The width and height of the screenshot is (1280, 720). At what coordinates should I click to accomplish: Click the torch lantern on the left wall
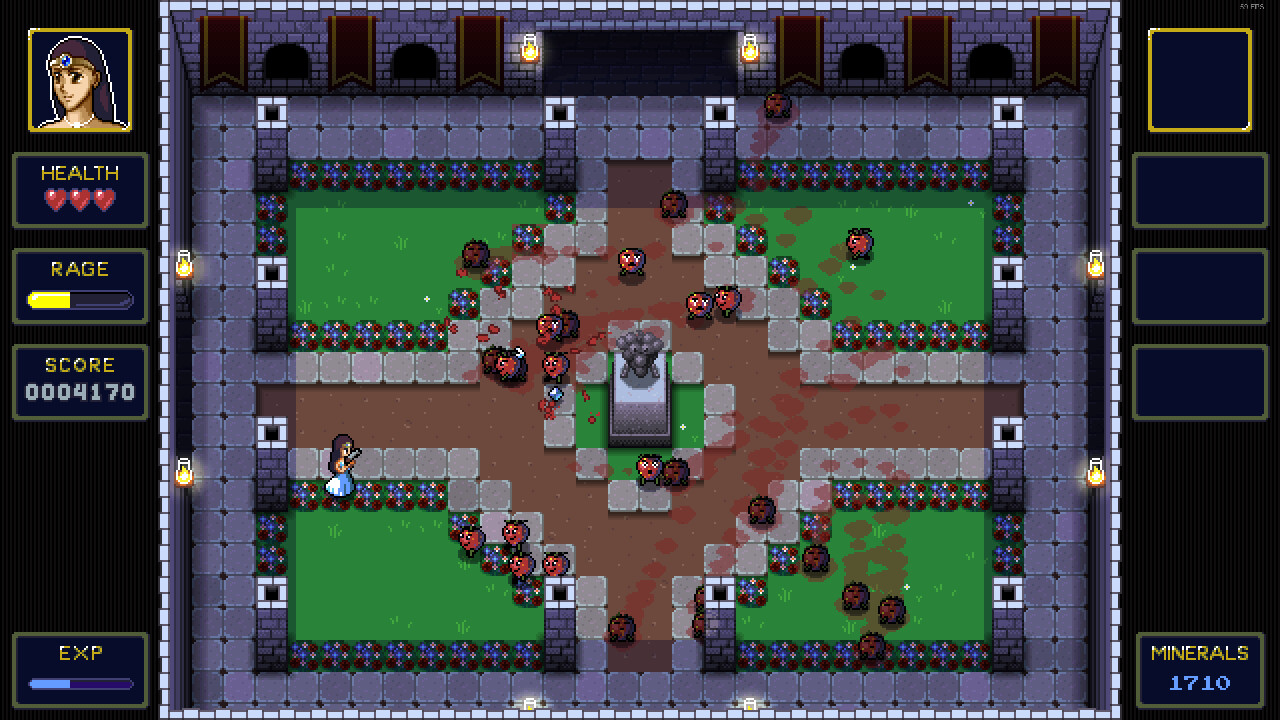pos(184,265)
